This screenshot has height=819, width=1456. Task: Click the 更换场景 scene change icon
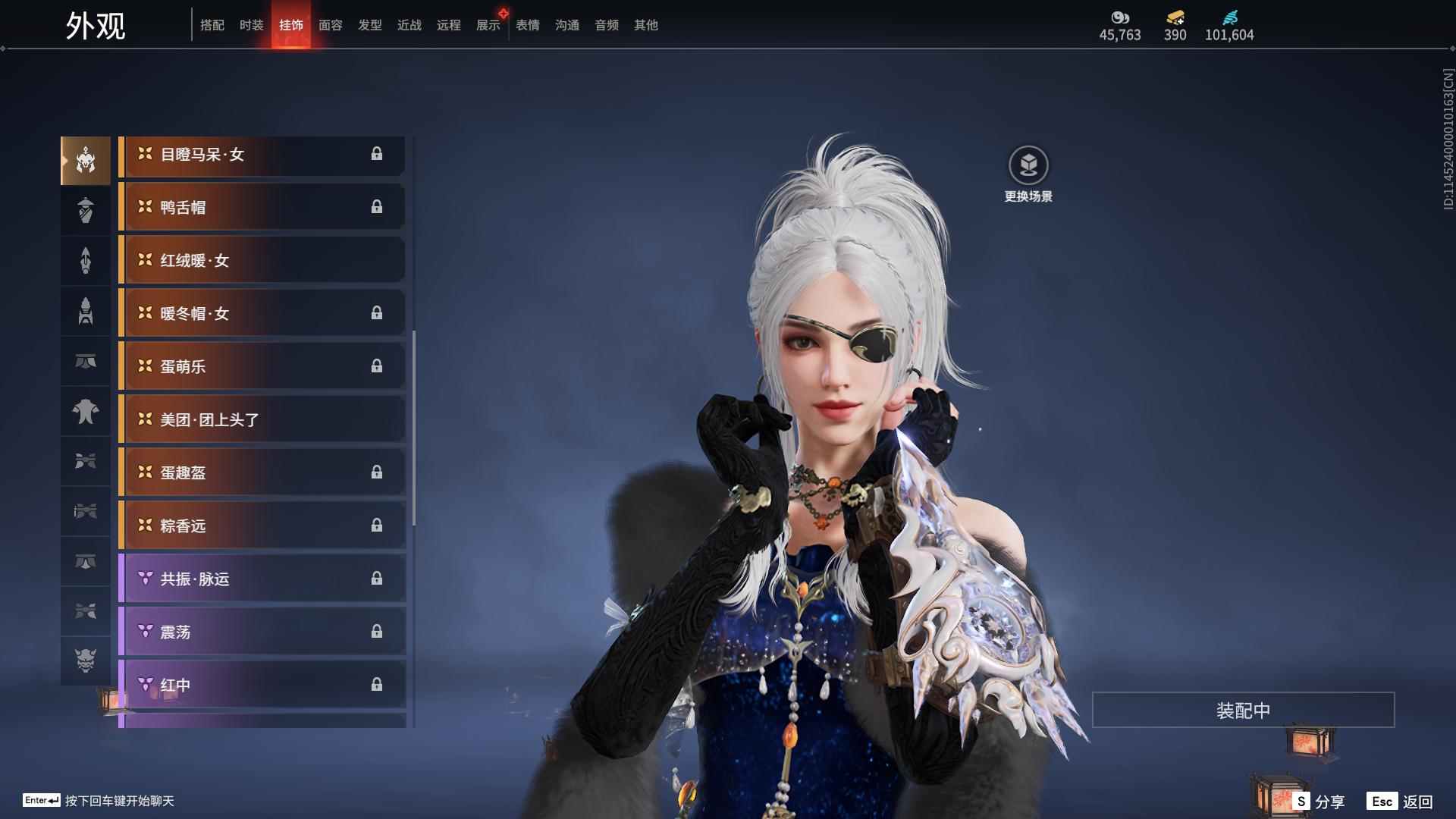[x=1028, y=165]
